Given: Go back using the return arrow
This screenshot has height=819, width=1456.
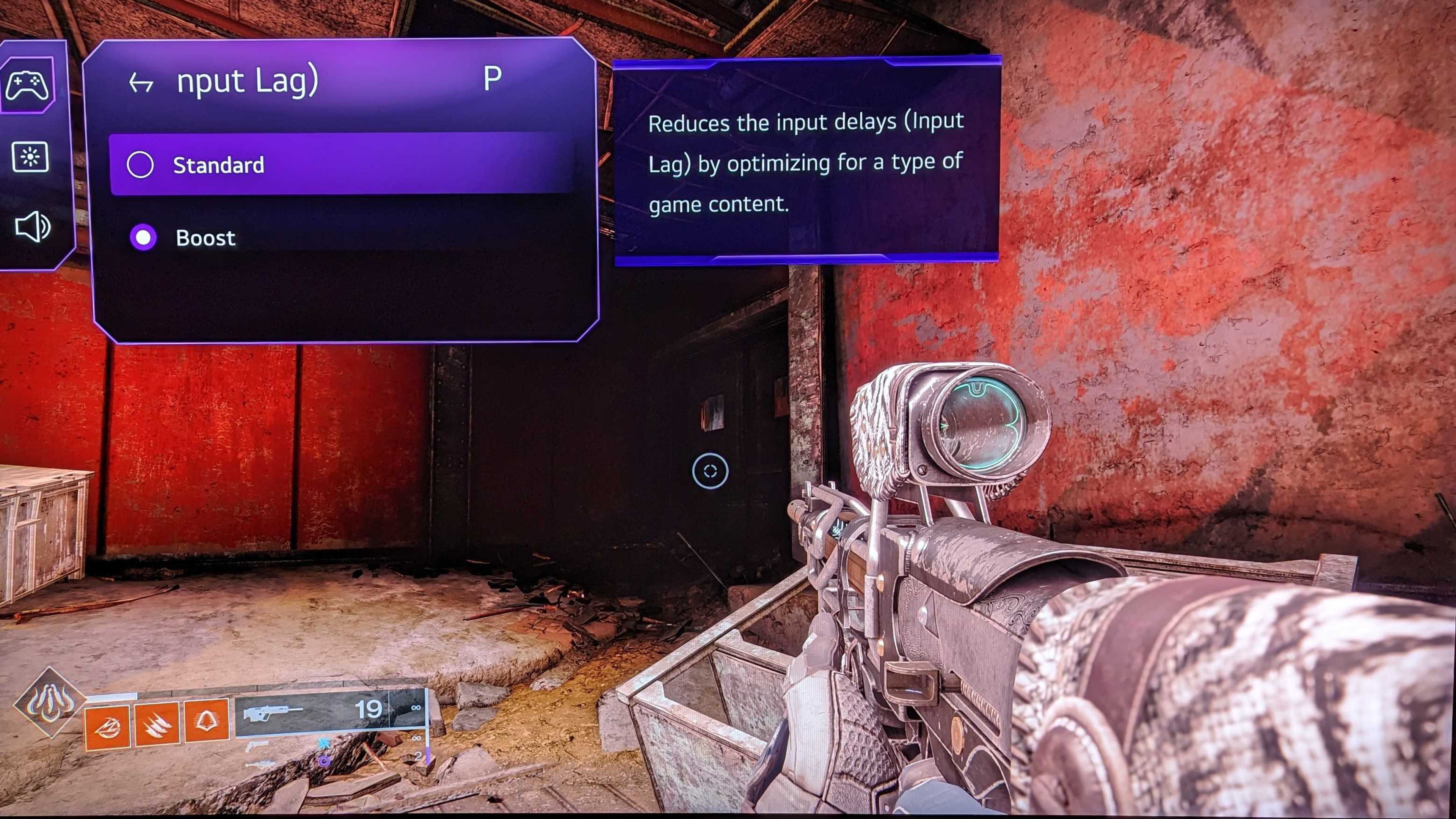Looking at the screenshot, I should (141, 84).
